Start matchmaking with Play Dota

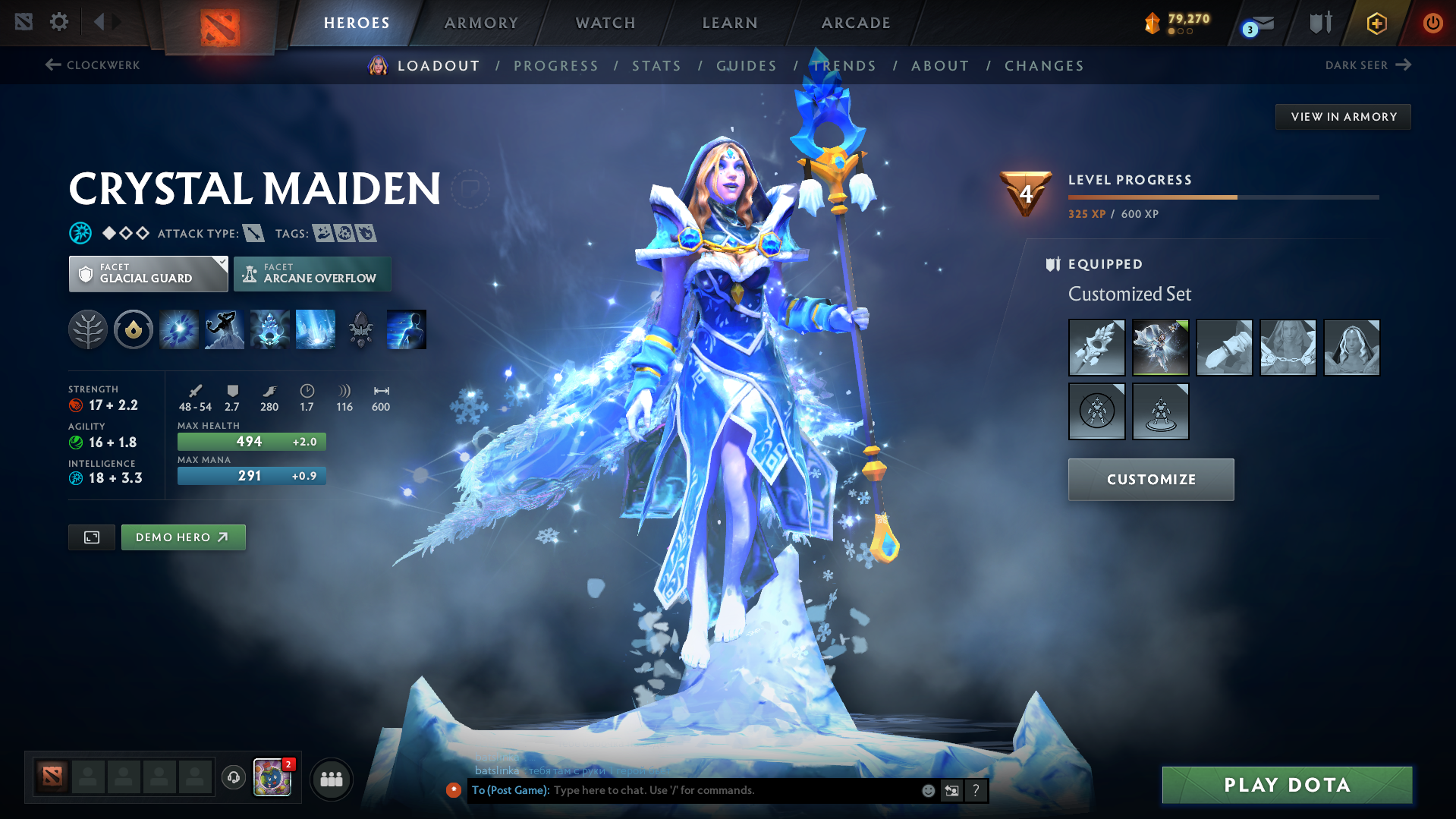(1287, 785)
